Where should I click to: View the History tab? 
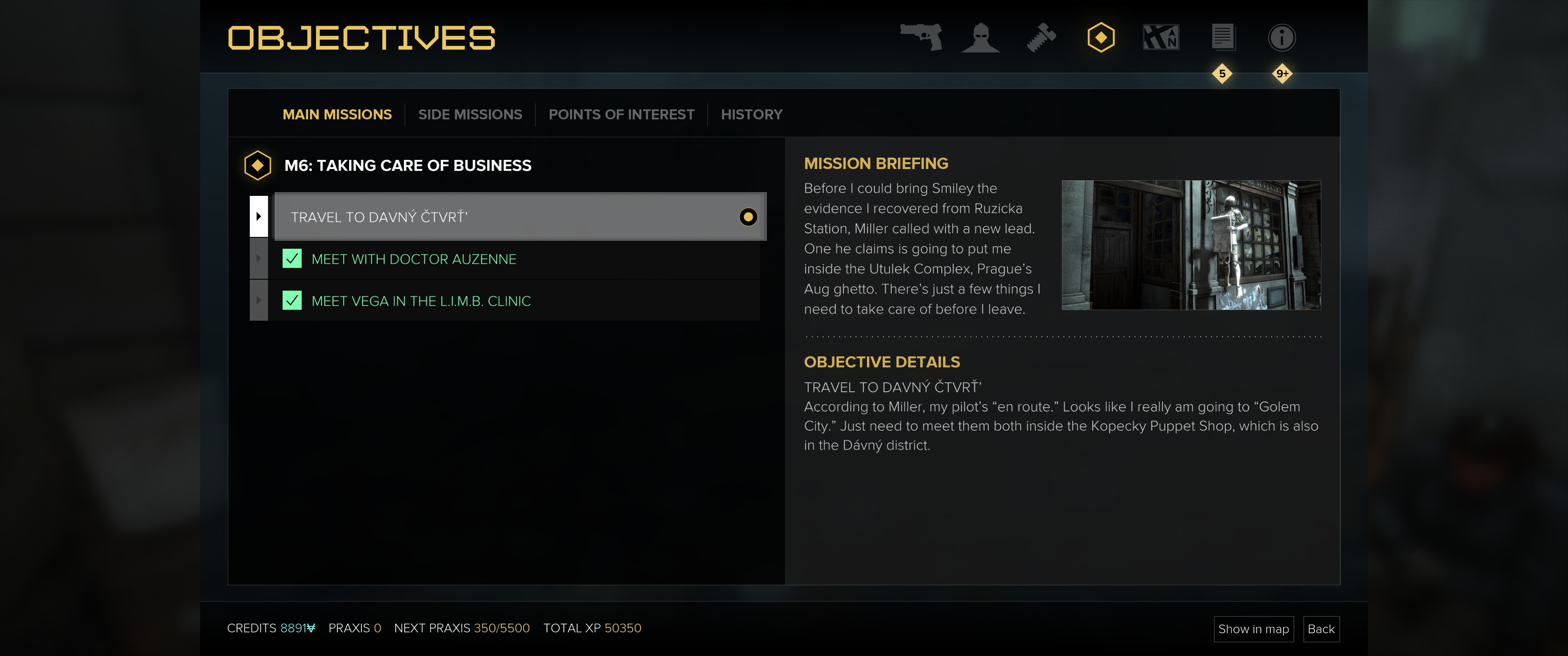[751, 114]
